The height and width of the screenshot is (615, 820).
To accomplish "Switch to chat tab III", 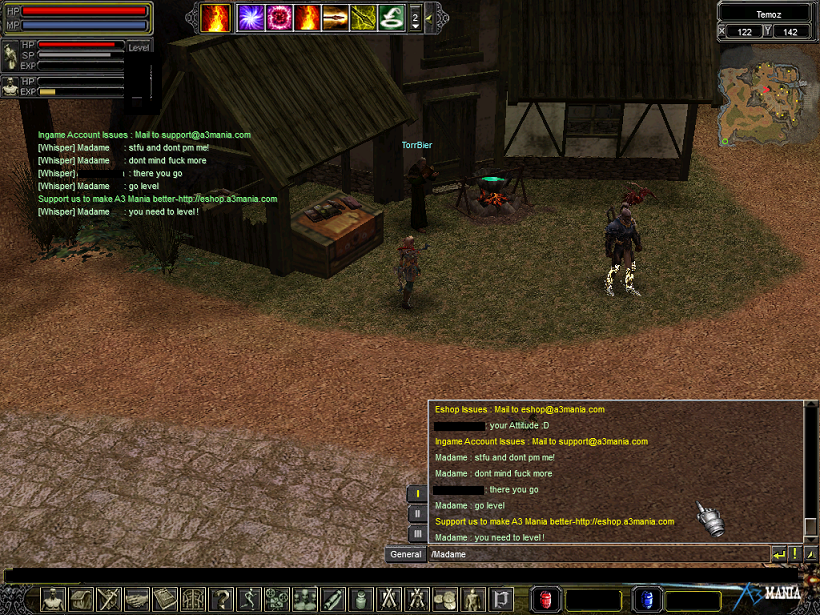I will [417, 534].
